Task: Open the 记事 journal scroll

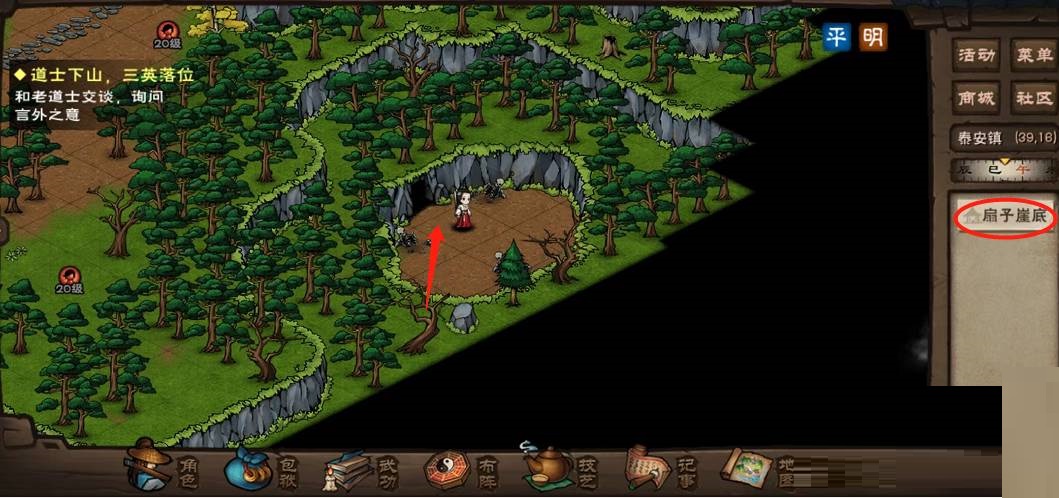Action: coord(660,467)
